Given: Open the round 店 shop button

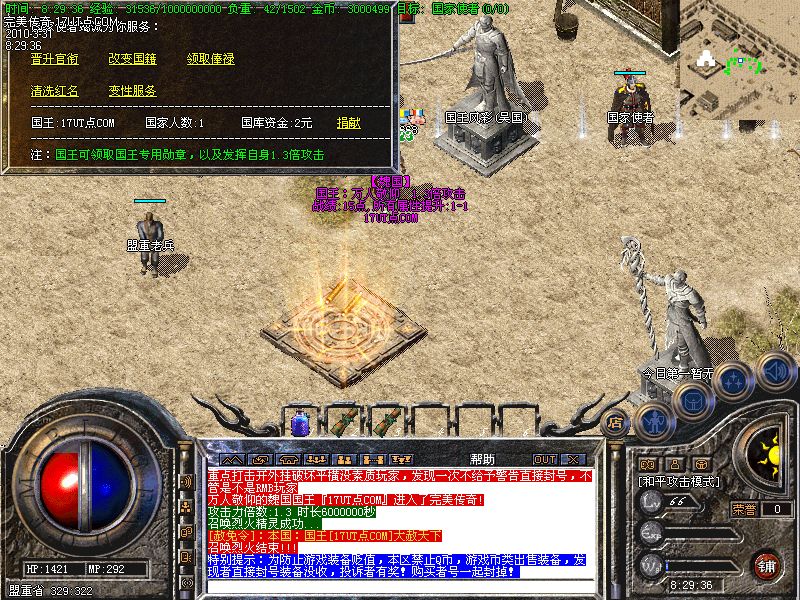Looking at the screenshot, I should 615,421.
